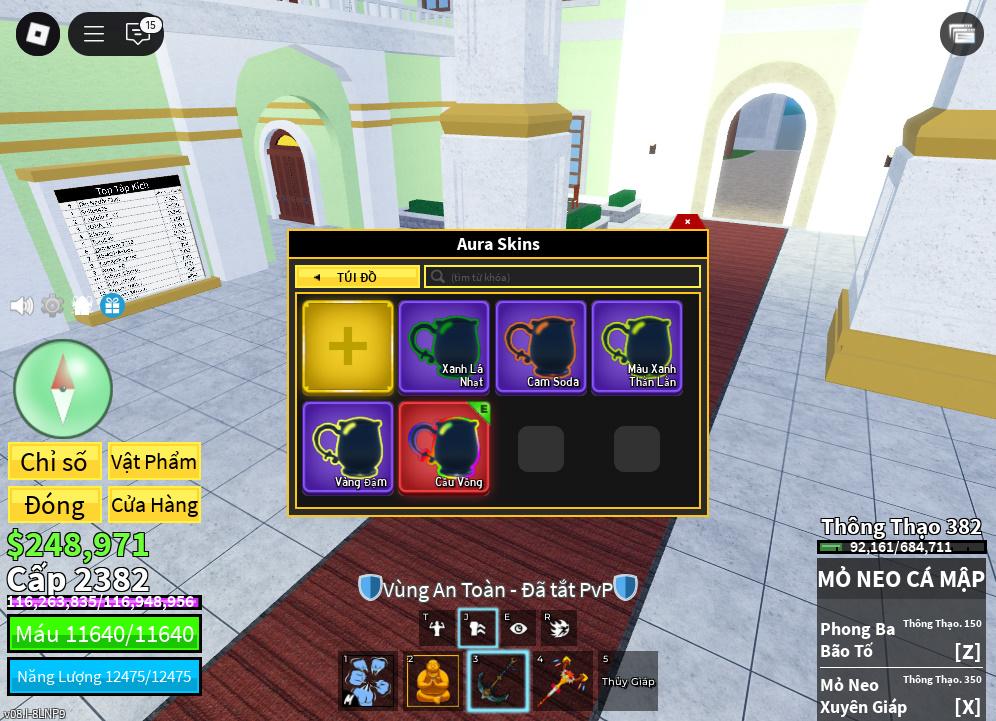Open the Cửa Hàng shop
This screenshot has height=721, width=996.
[x=154, y=505]
